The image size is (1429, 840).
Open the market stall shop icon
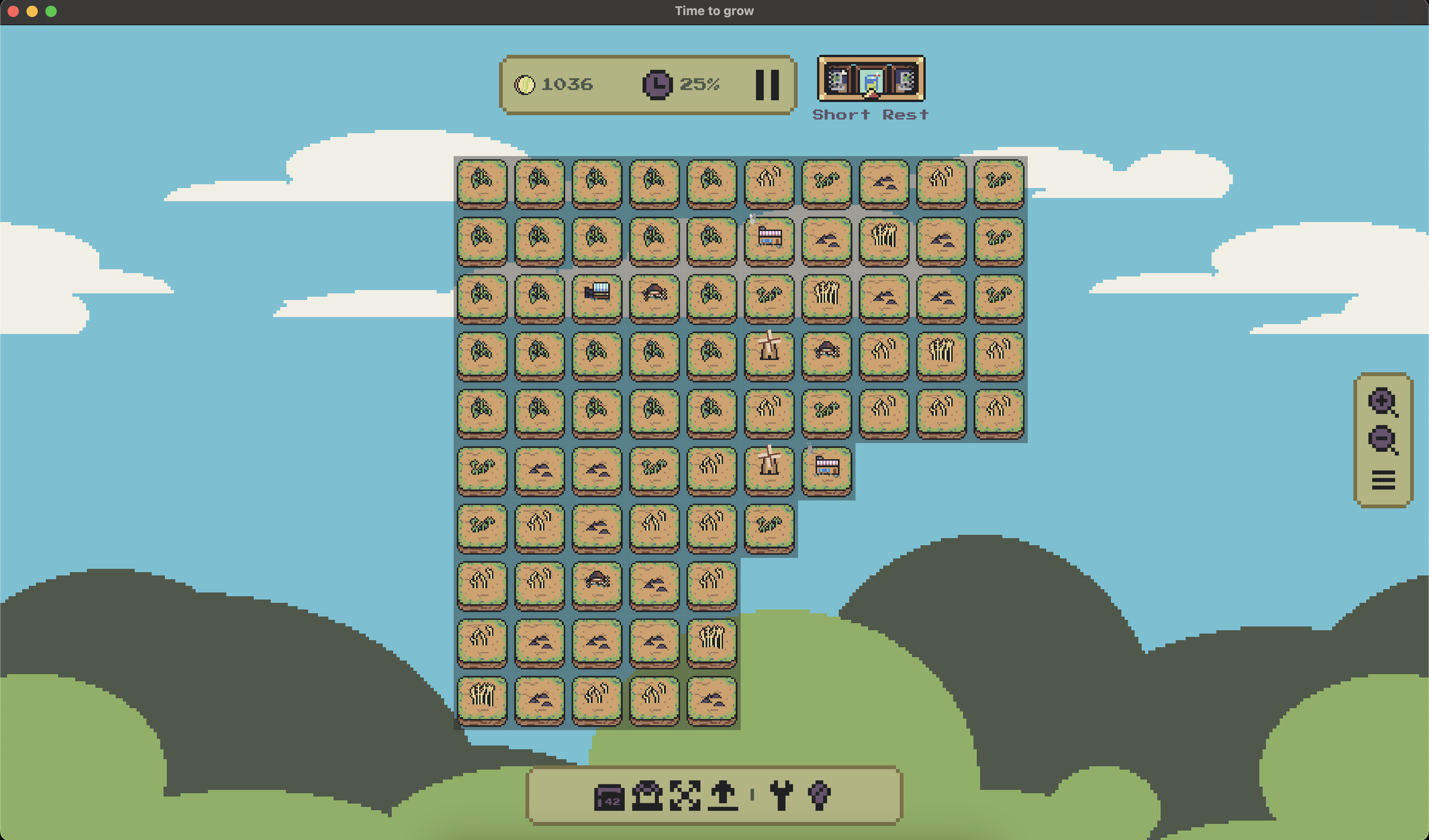click(x=647, y=795)
